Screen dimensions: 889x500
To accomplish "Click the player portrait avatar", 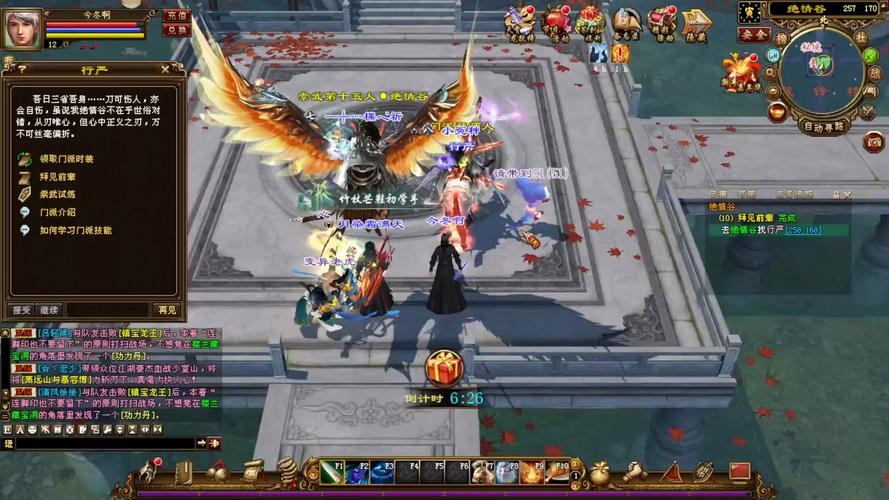I will [20, 28].
